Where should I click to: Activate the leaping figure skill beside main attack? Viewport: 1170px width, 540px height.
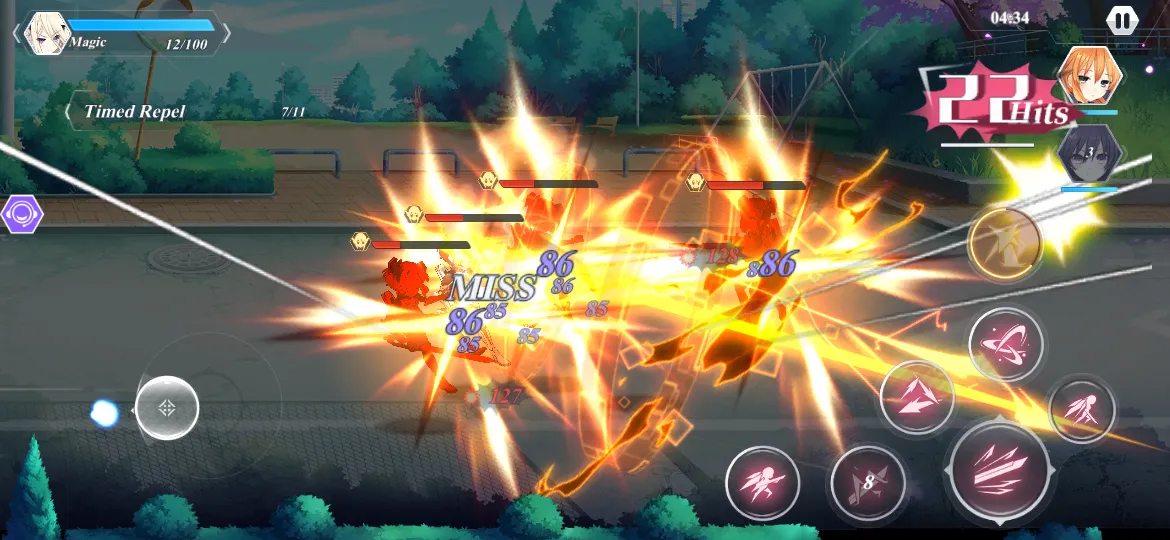pyautogui.click(x=1081, y=410)
